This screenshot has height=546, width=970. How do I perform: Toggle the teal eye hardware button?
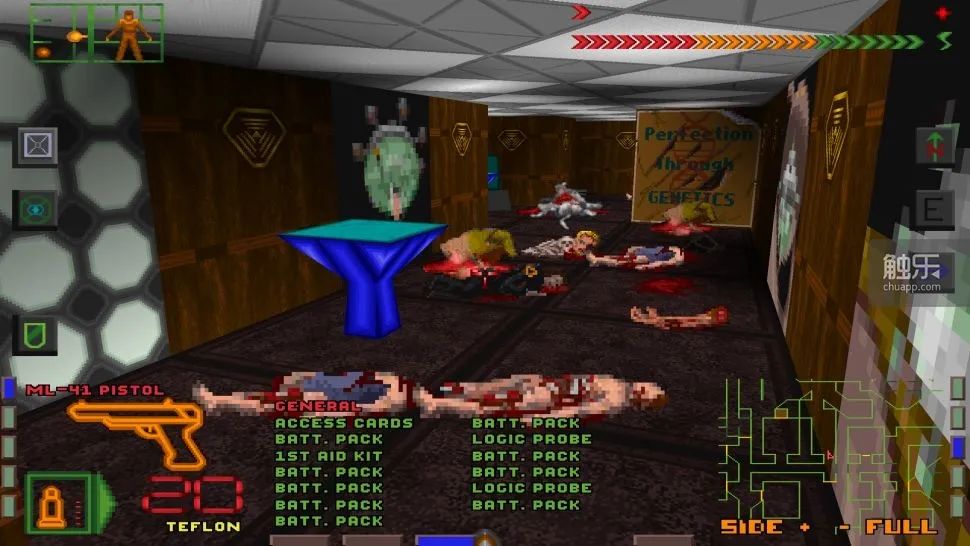tap(35, 210)
